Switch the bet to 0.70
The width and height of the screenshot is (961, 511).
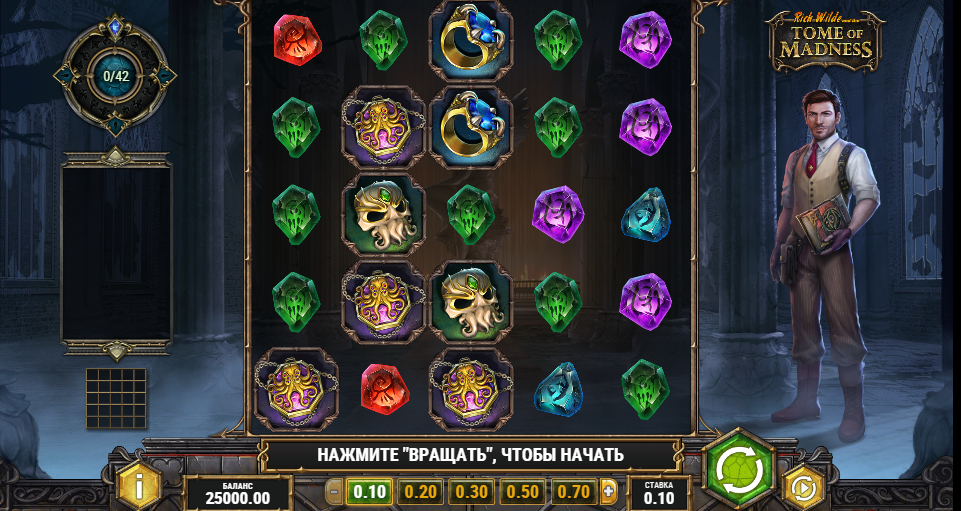(574, 491)
